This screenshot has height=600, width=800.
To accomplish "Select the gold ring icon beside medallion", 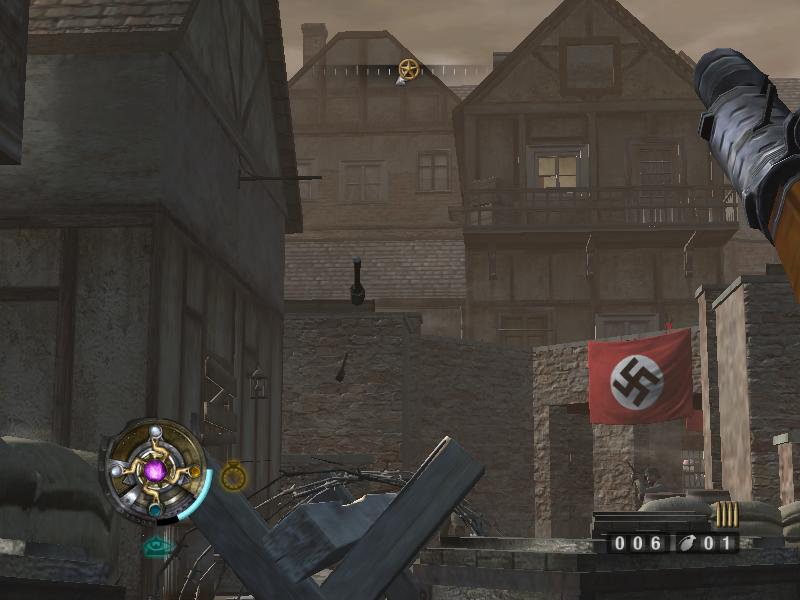I will (233, 477).
